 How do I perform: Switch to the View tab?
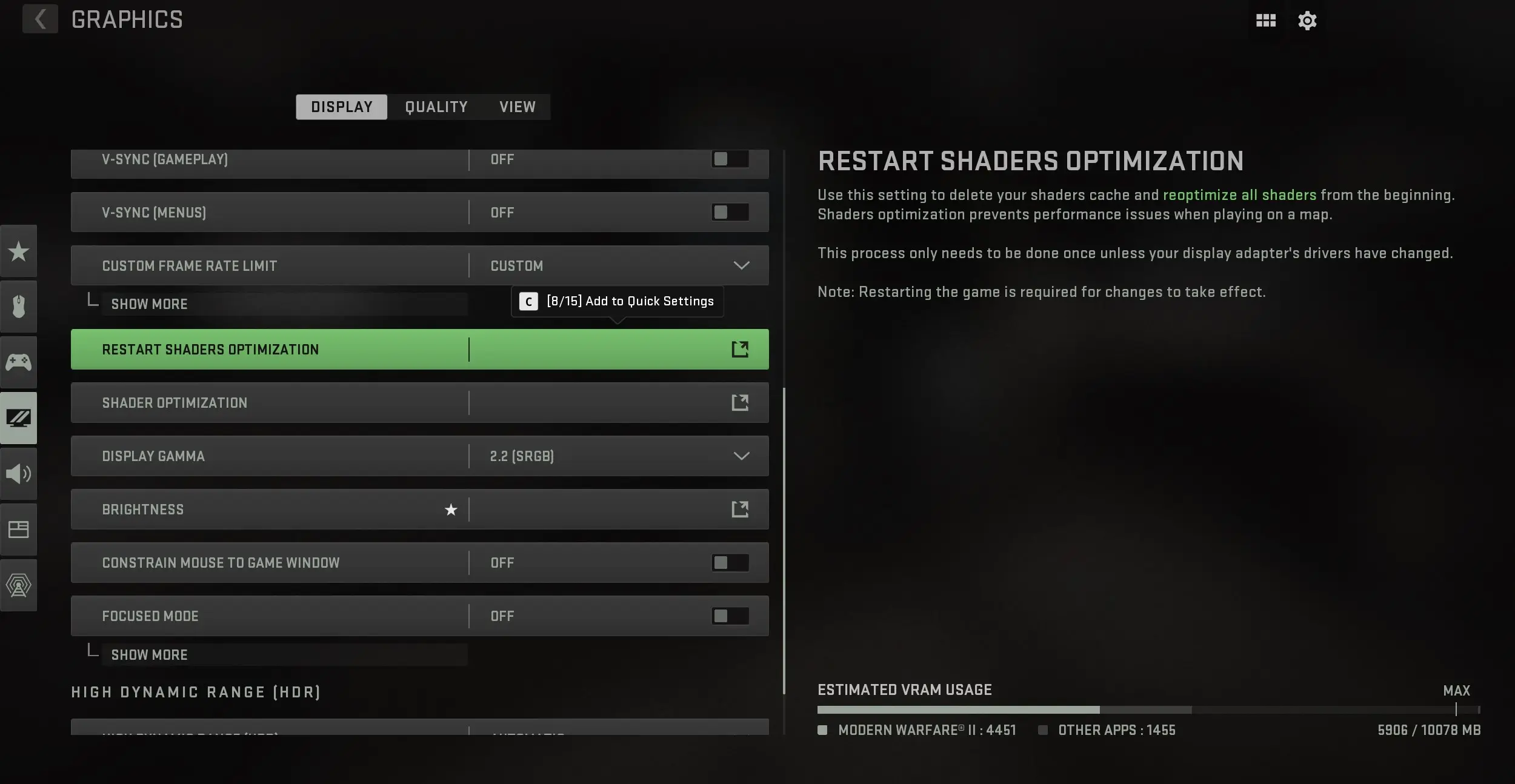(517, 107)
